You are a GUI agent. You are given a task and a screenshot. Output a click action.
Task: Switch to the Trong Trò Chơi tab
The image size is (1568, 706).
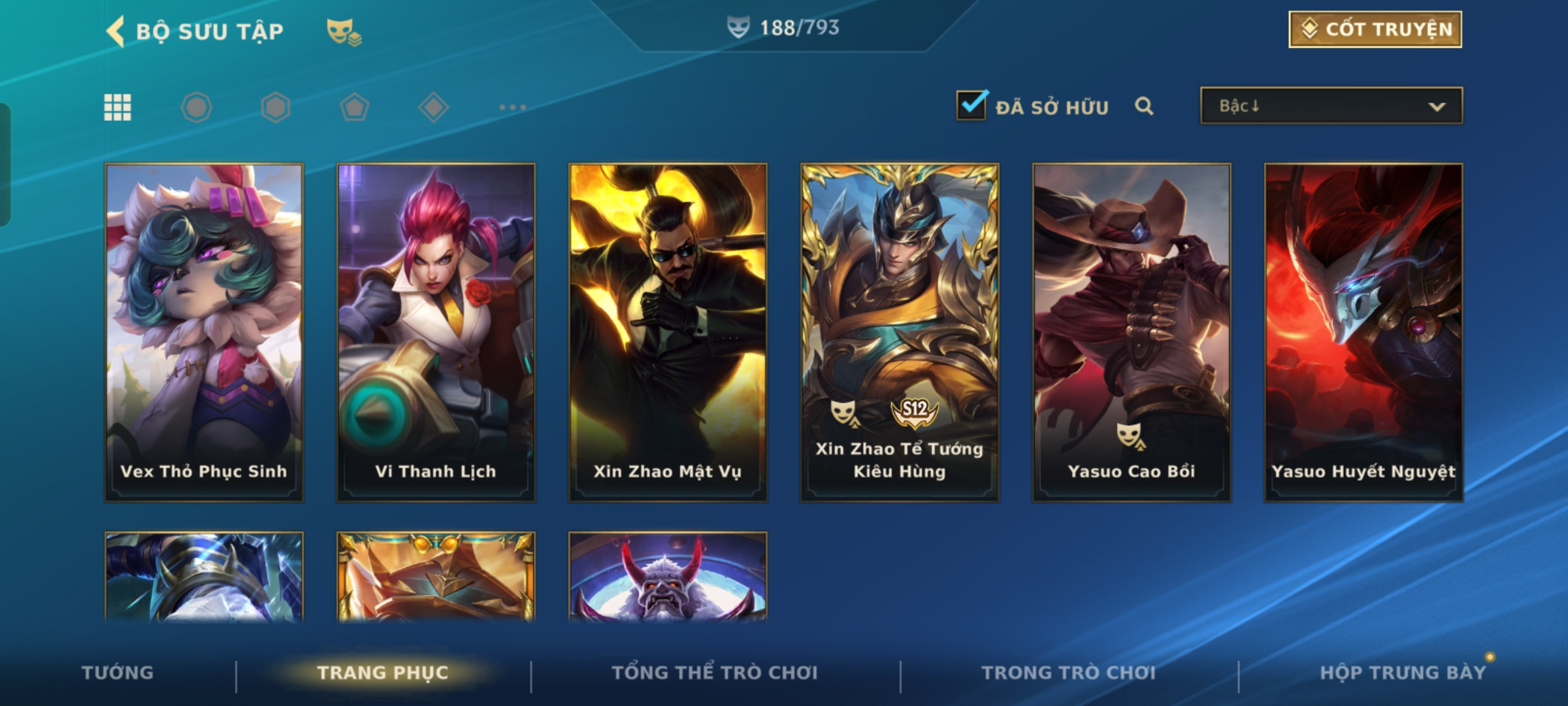[1068, 673]
